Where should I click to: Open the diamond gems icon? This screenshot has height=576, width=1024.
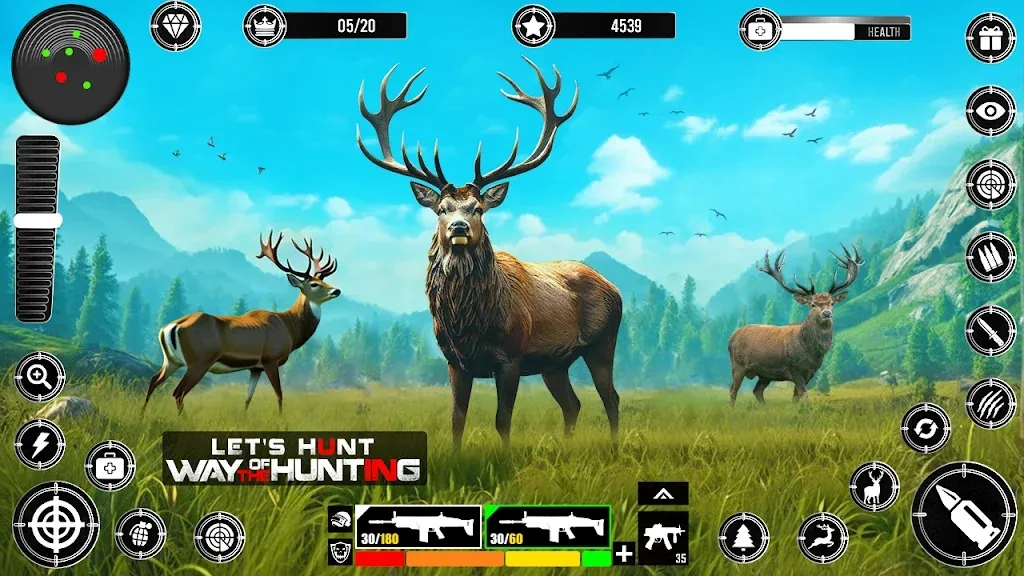tap(175, 26)
